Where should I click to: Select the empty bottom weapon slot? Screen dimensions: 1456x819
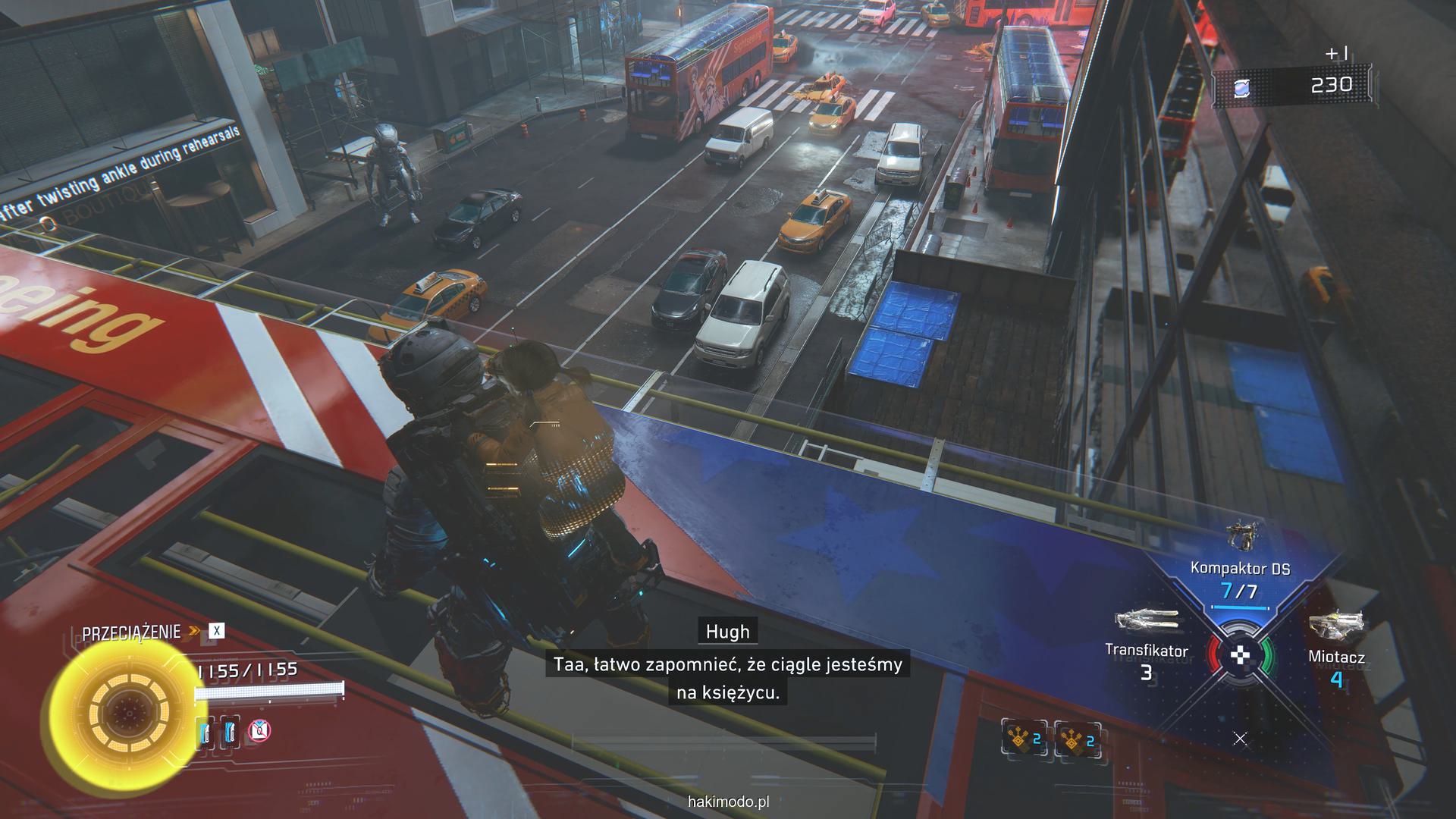pyautogui.click(x=1240, y=738)
